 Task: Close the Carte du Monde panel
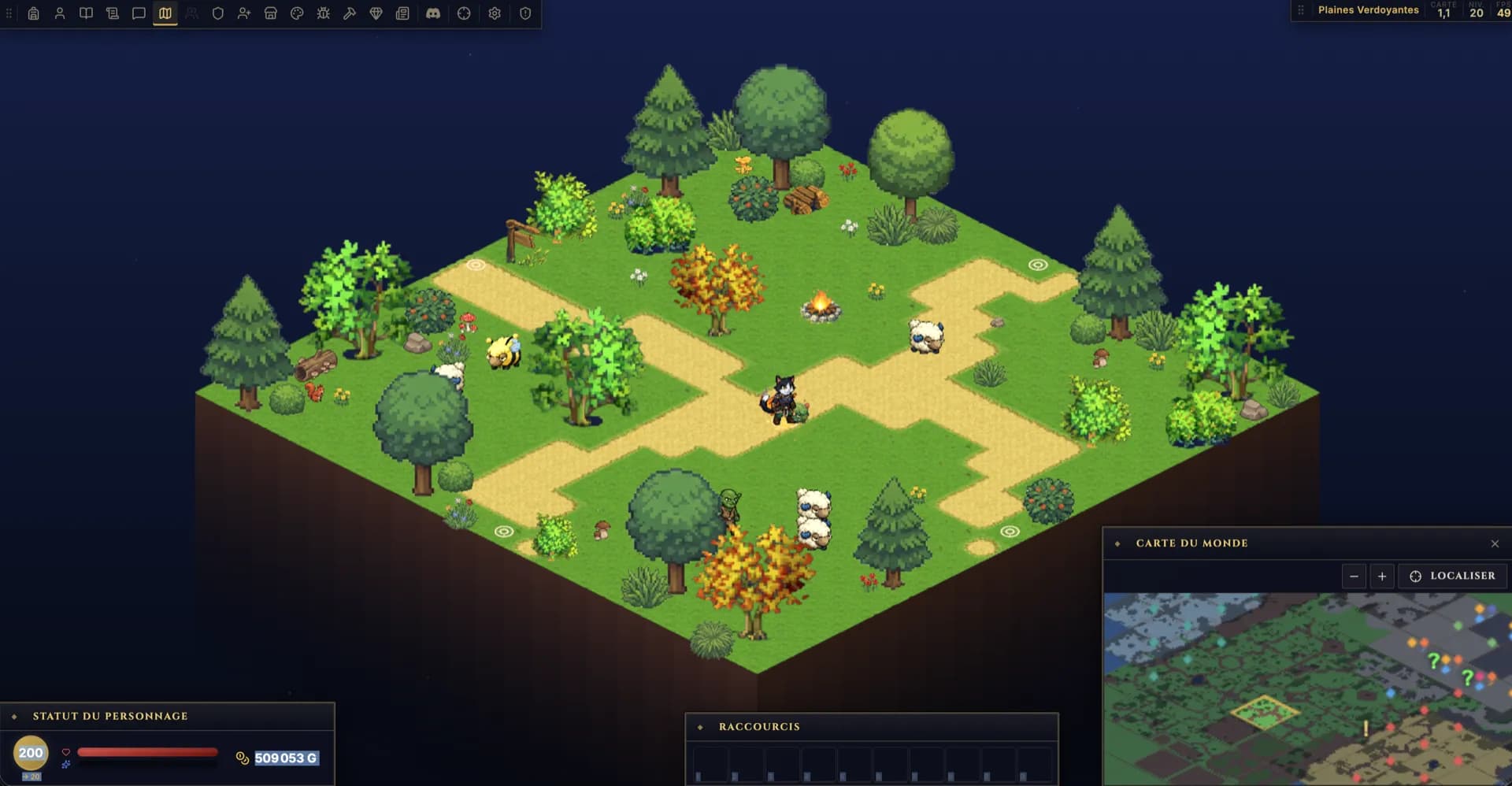point(1495,543)
